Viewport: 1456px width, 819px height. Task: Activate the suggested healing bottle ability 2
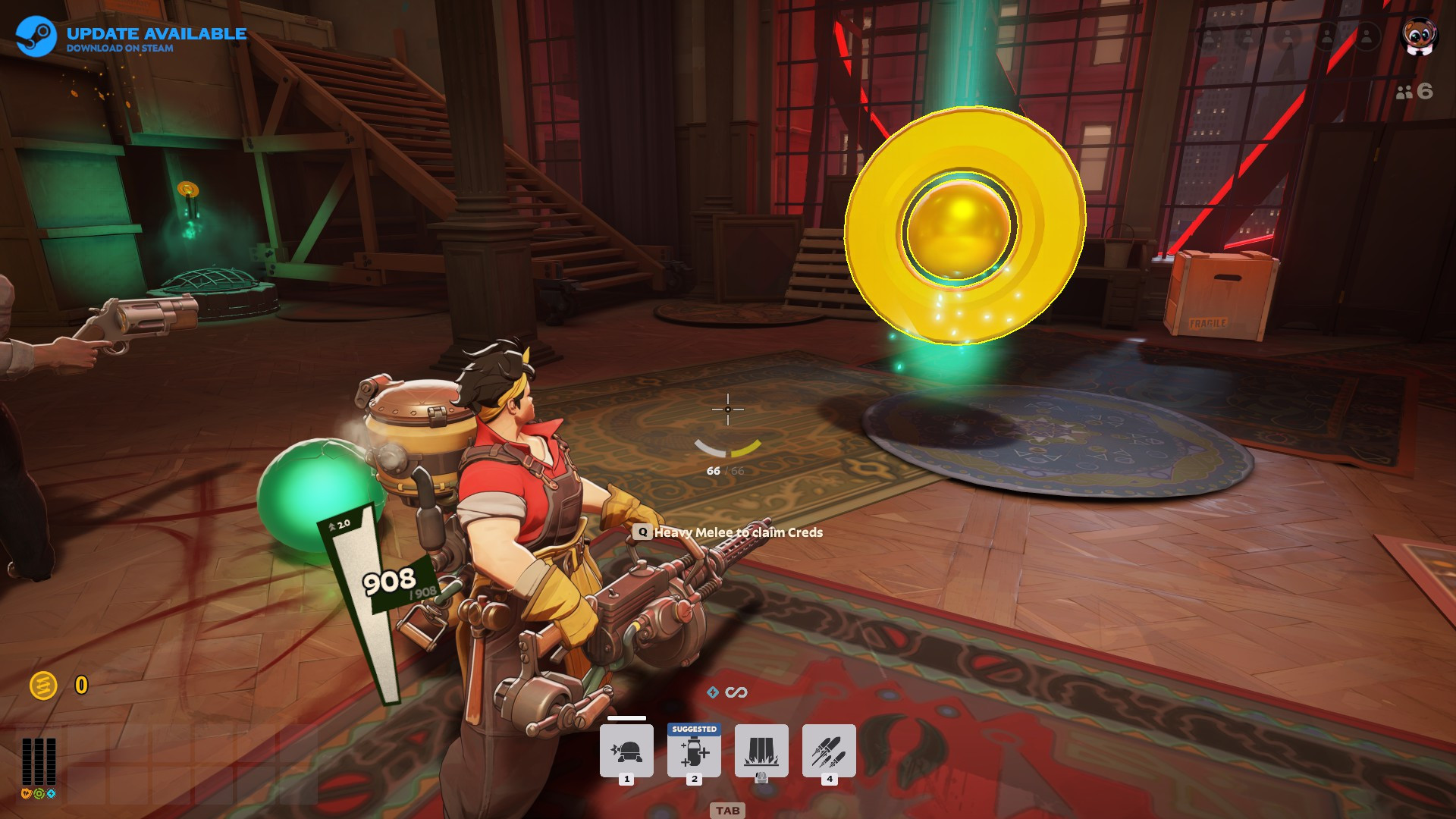[x=694, y=752]
